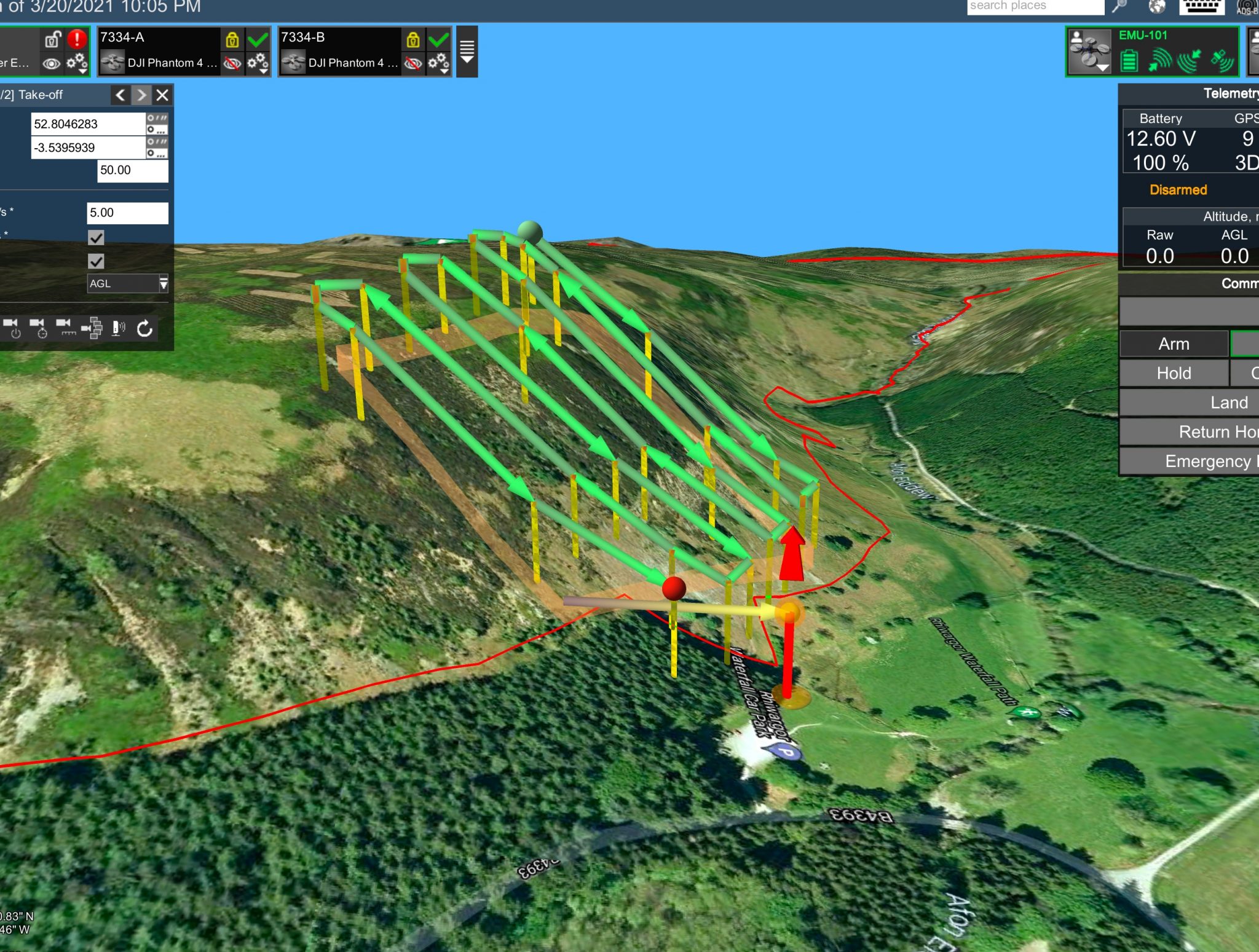1259x952 pixels.
Task: Click the magnifier icon to search places
Action: [x=1120, y=7]
